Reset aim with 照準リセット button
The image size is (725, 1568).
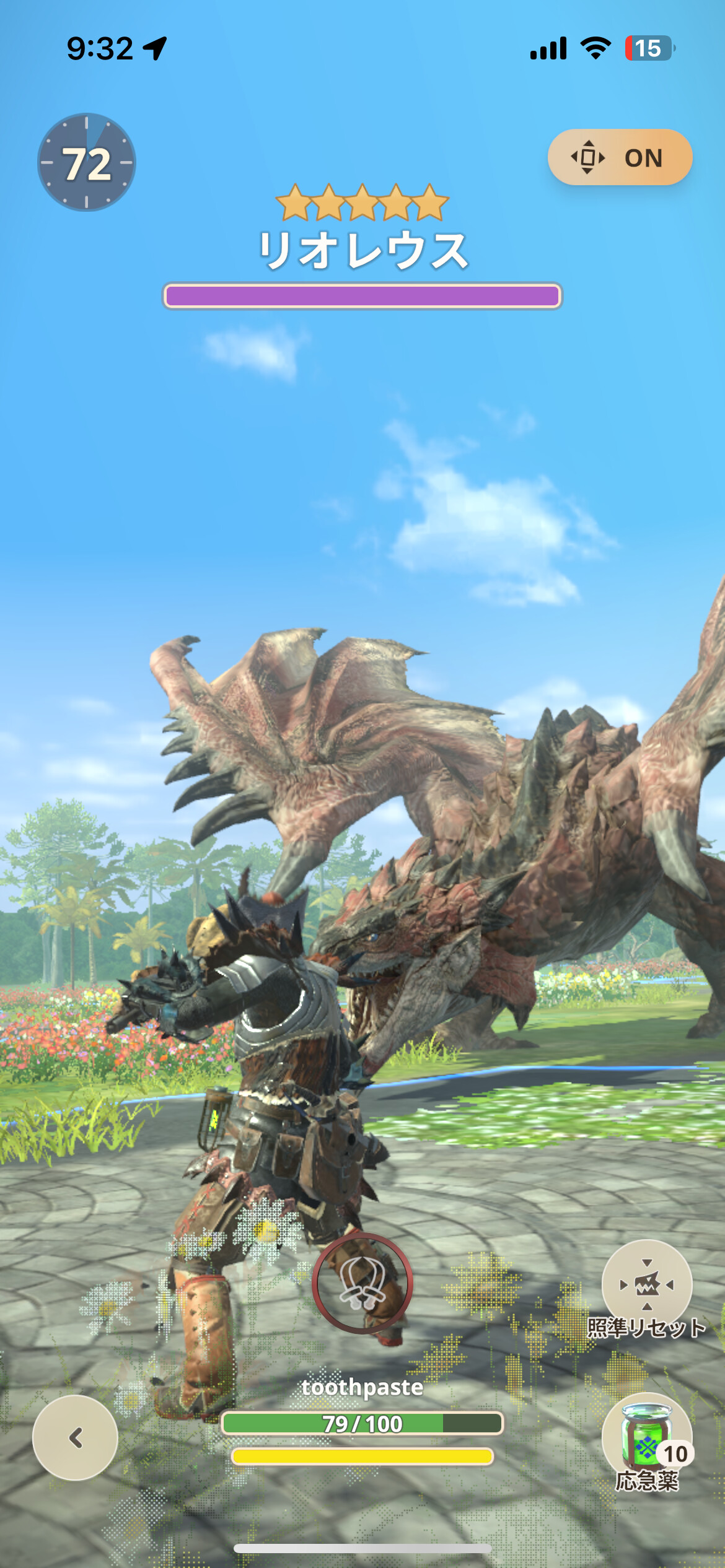pyautogui.click(x=646, y=1285)
